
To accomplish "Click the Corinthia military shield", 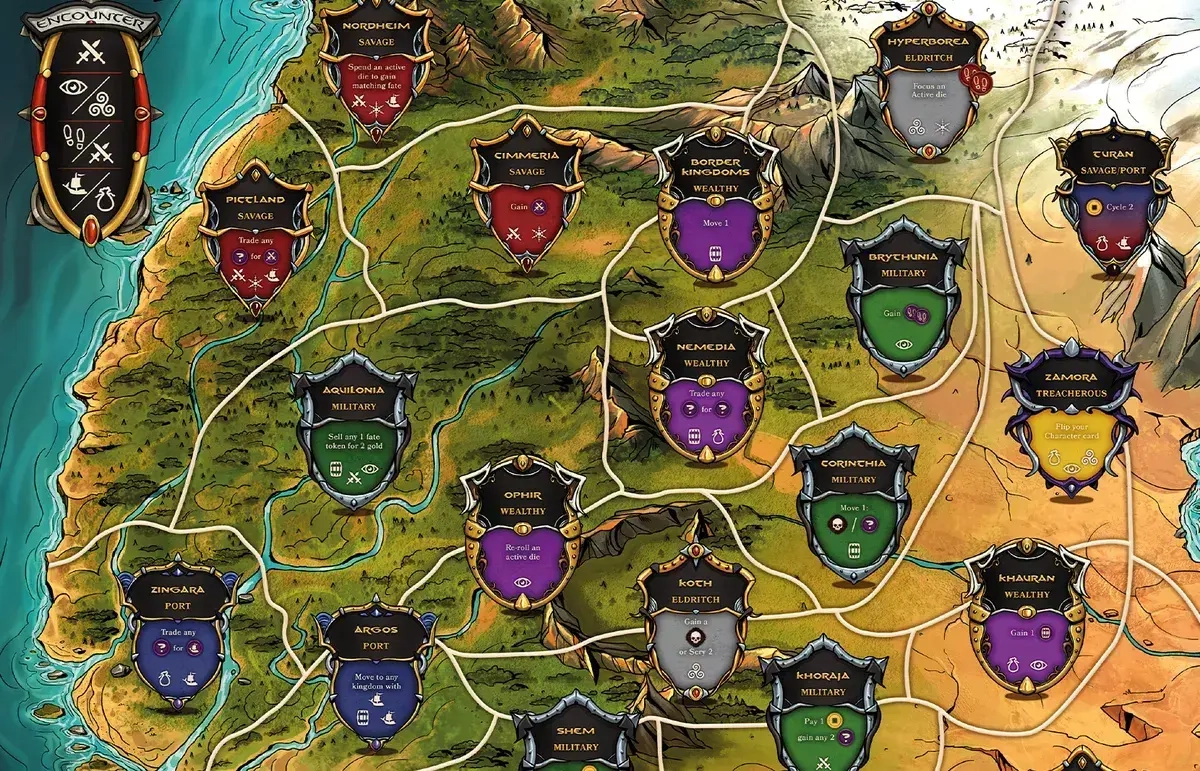I will tap(853, 507).
